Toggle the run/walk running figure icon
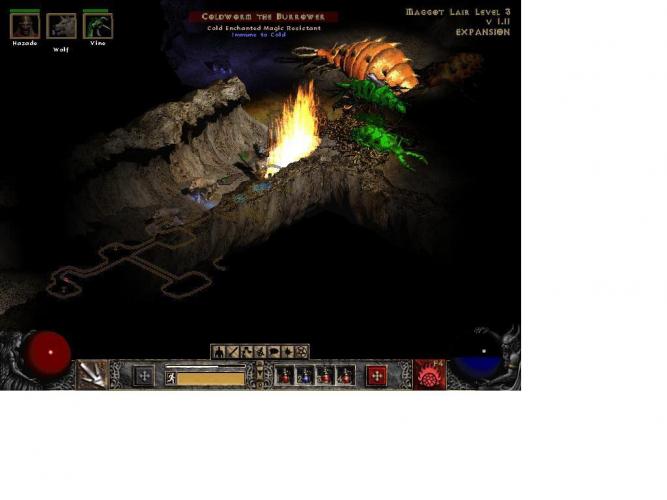Screen dimensions: 667x500 point(171,378)
